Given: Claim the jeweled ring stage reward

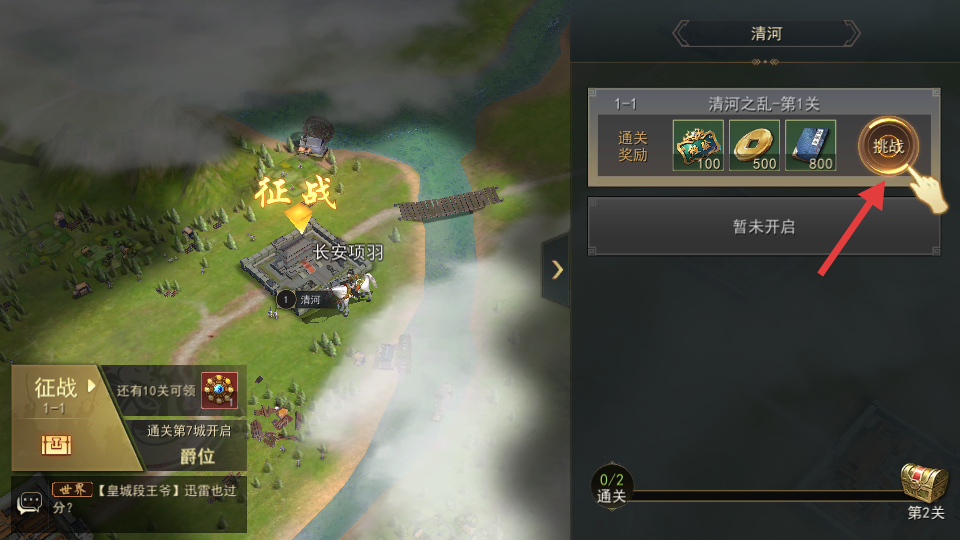Looking at the screenshot, I should [x=219, y=391].
